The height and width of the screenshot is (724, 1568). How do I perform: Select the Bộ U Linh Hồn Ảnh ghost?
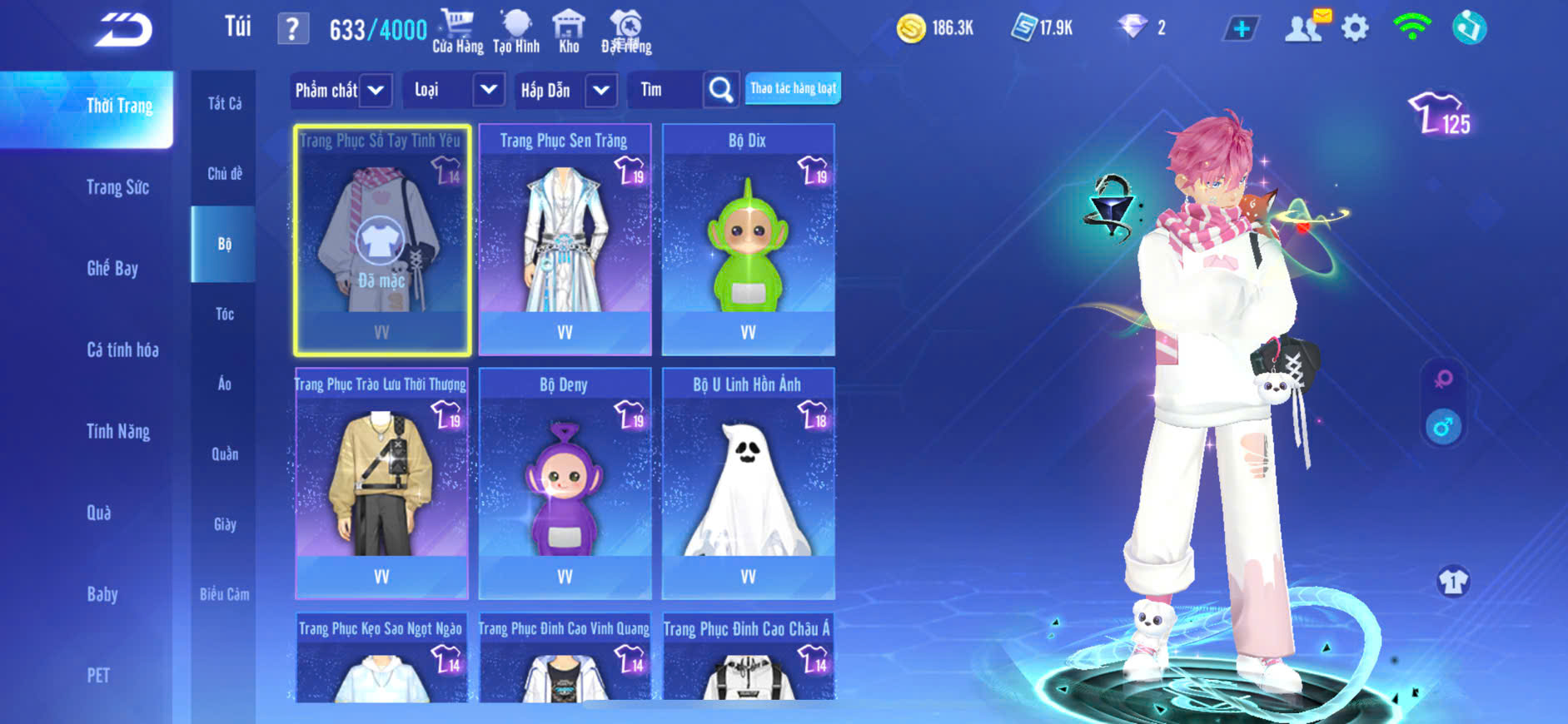[x=748, y=484]
